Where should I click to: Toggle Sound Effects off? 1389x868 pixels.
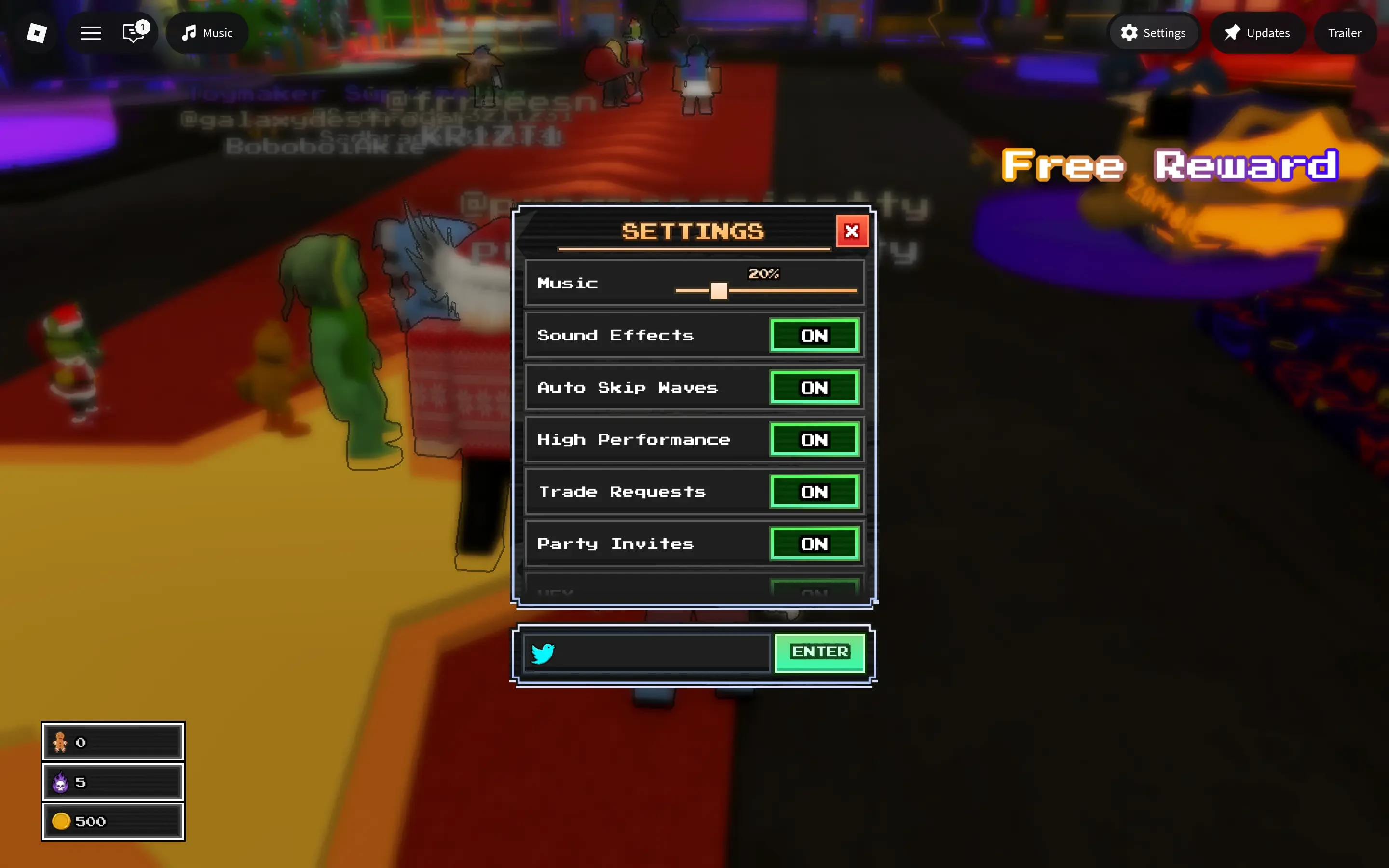[x=815, y=335]
